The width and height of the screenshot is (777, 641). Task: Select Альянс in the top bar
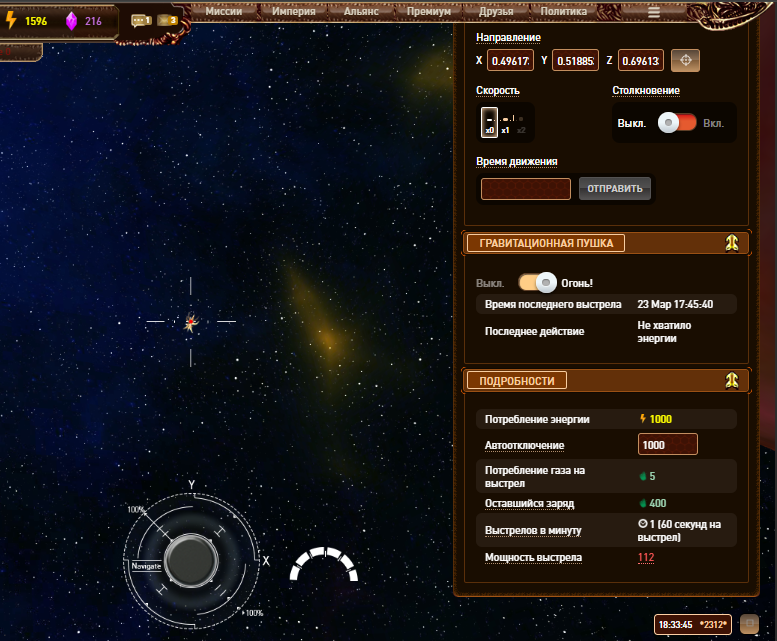point(360,11)
